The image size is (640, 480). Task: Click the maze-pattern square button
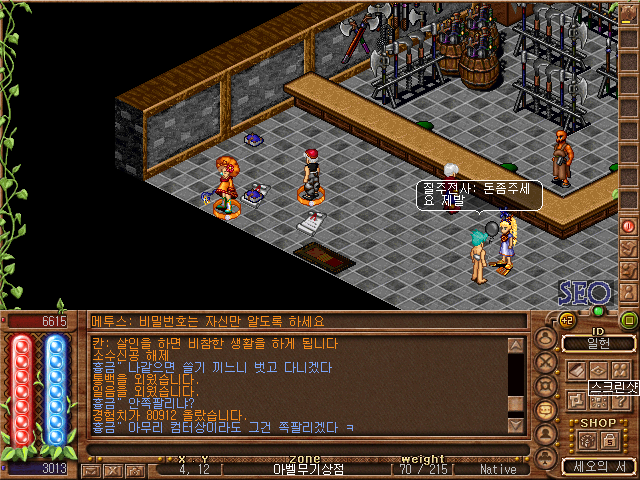pos(576,402)
